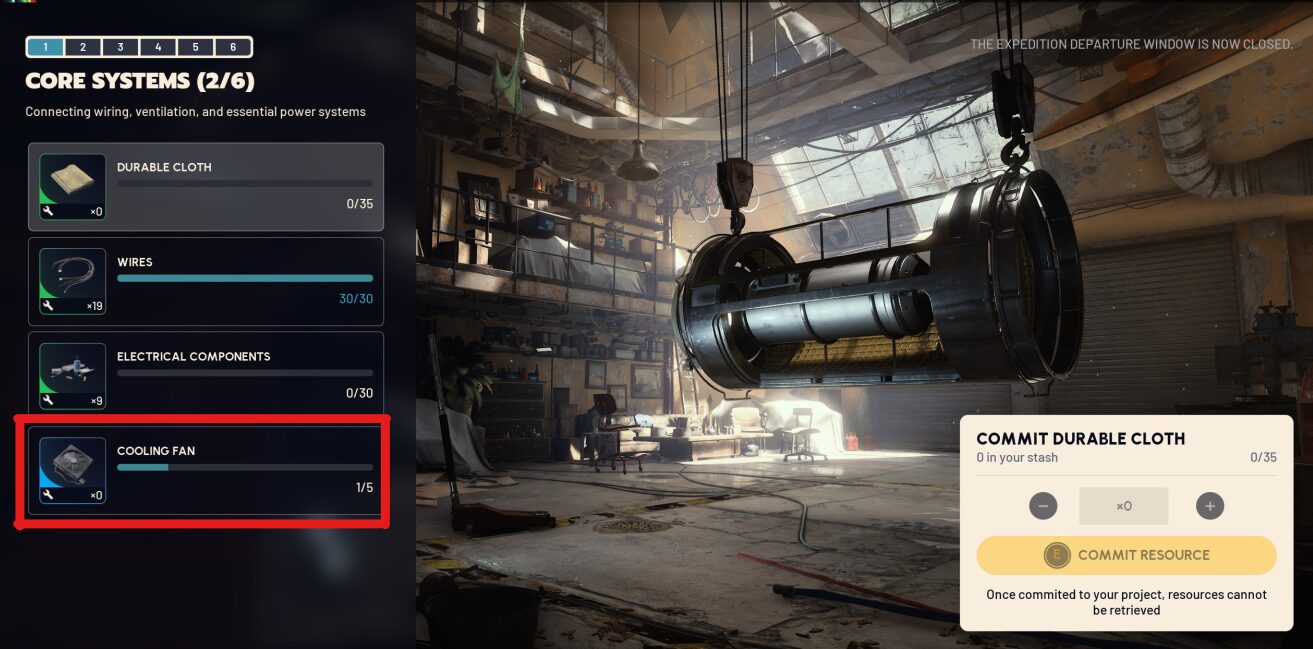Click the Durable Cloth item icon
The height and width of the screenshot is (649, 1313).
pyautogui.click(x=72, y=186)
